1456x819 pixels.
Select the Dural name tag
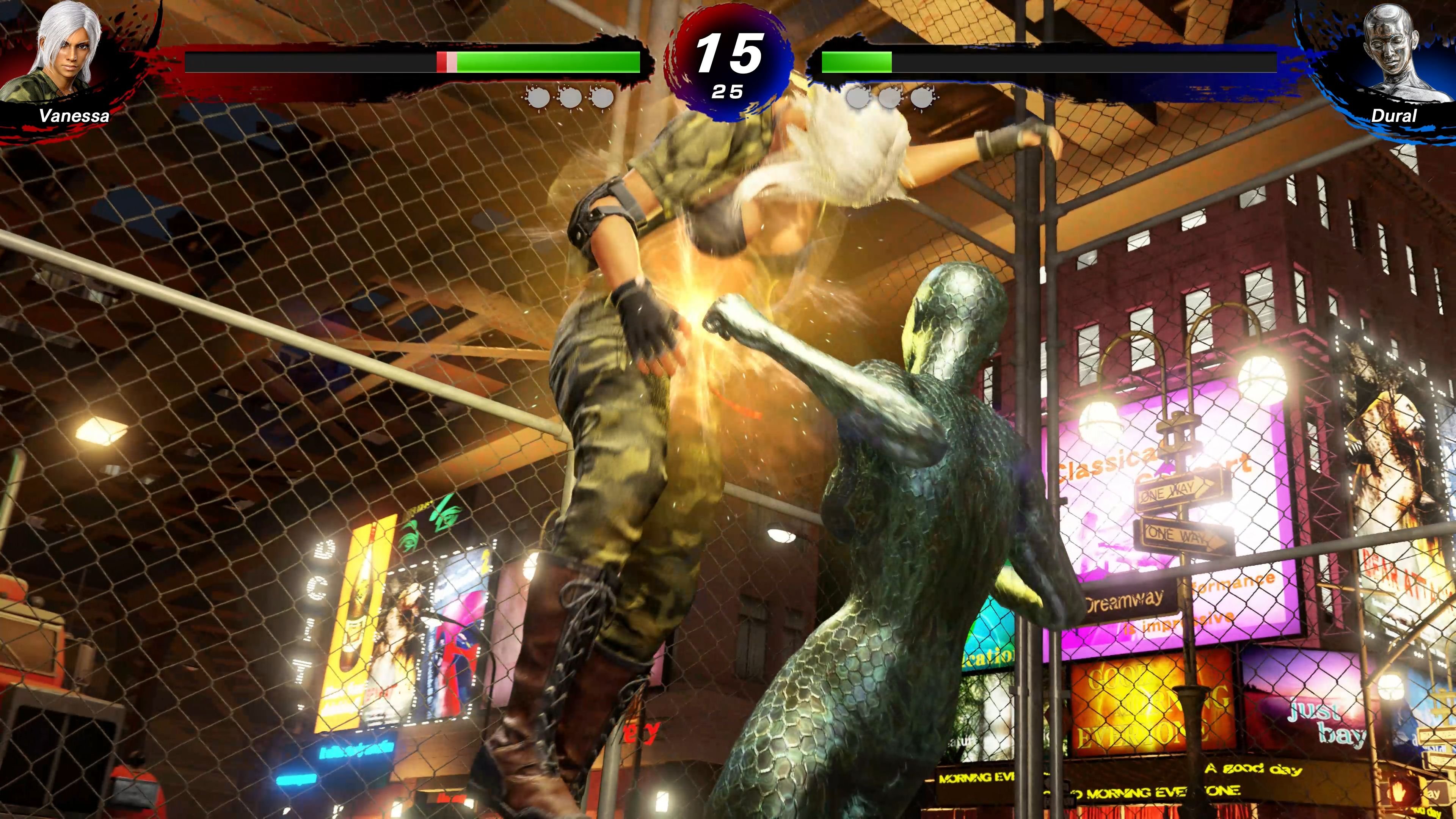1394,116
